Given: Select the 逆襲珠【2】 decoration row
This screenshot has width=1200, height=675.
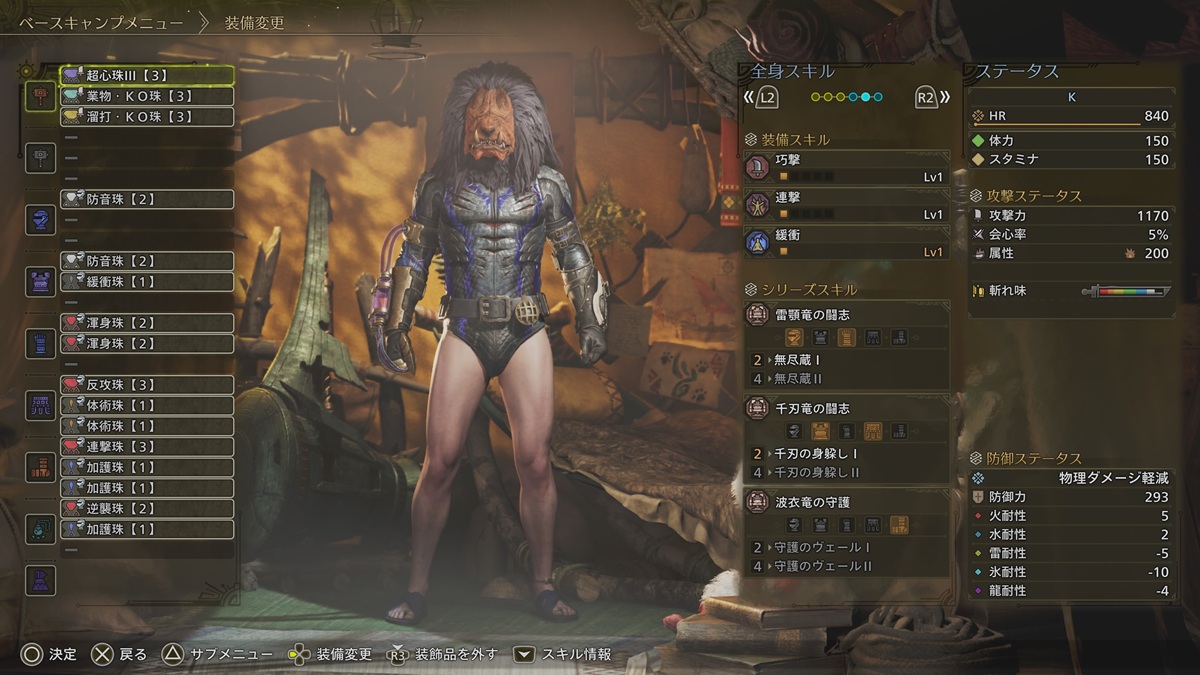Looking at the screenshot, I should [x=147, y=509].
